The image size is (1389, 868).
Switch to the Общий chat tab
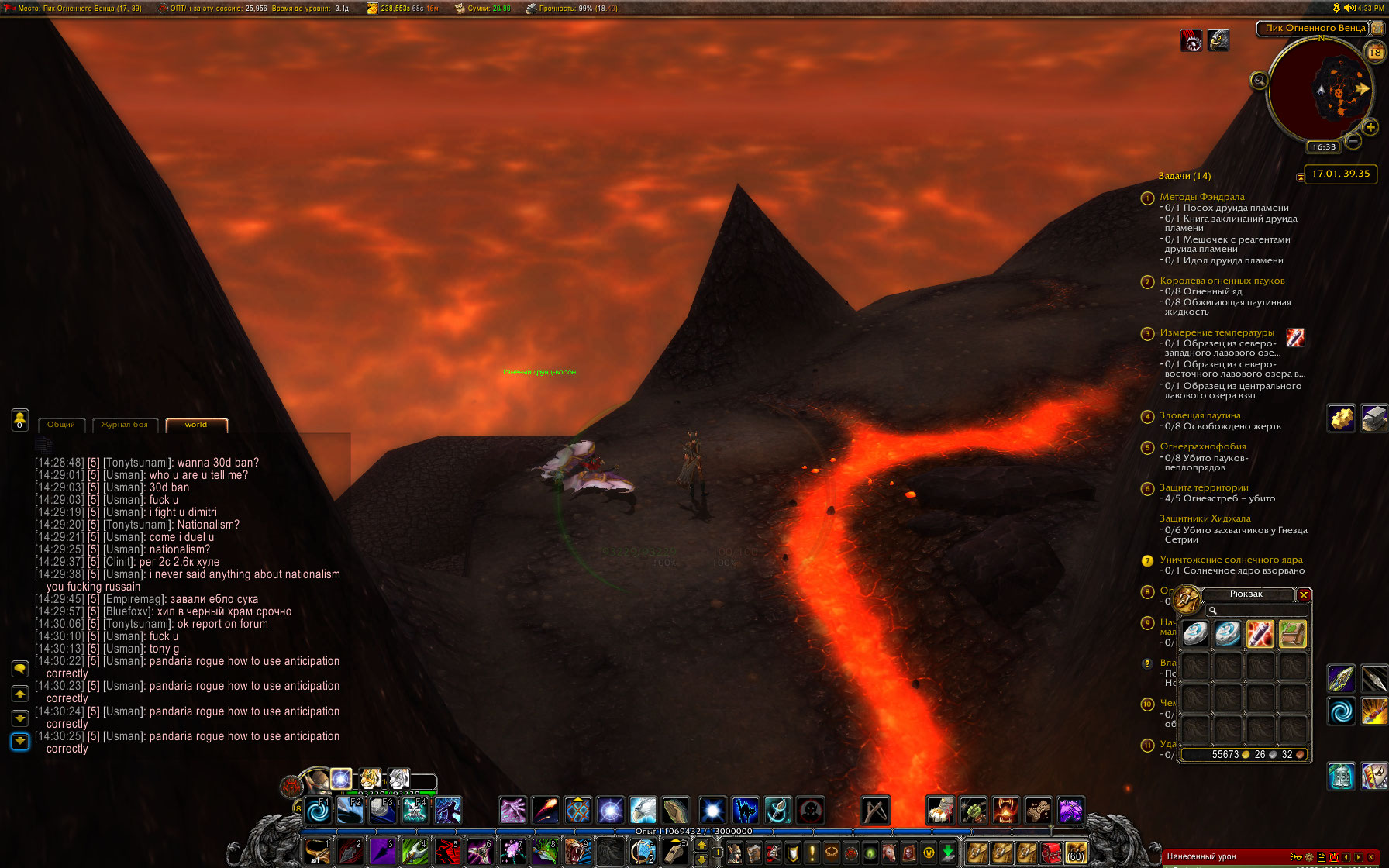pos(61,425)
